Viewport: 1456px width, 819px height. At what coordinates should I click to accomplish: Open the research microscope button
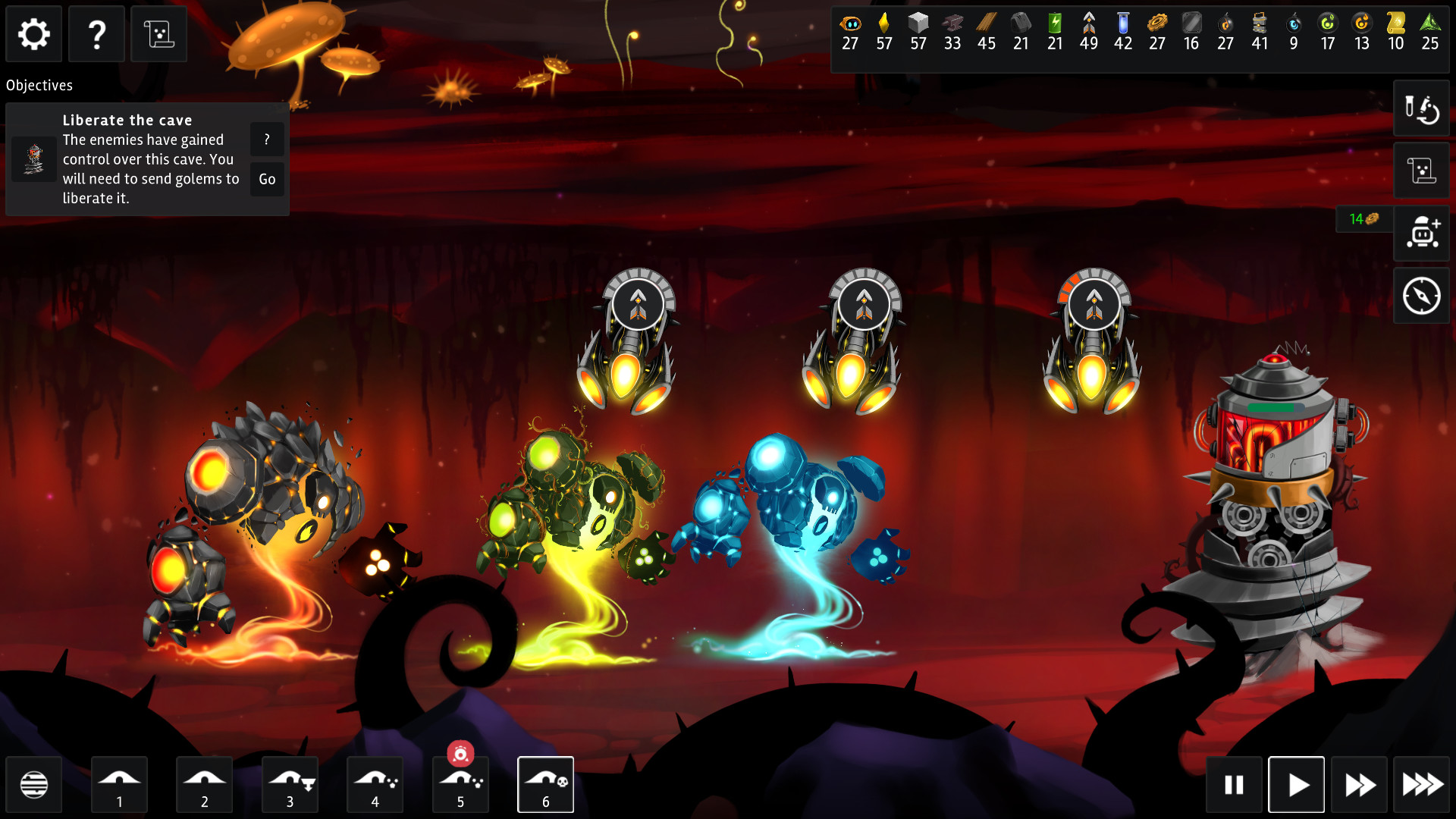click(x=1421, y=108)
